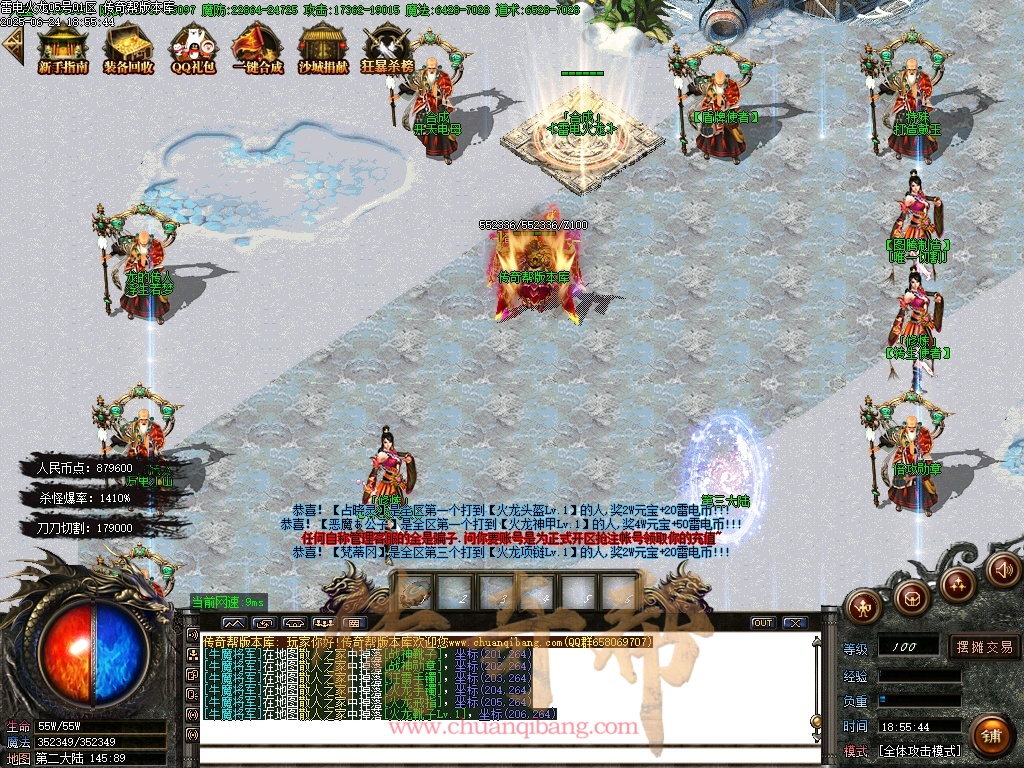Open the 装备回收 equipment recycling chest
Viewport: 1024px width, 768px height.
point(128,50)
